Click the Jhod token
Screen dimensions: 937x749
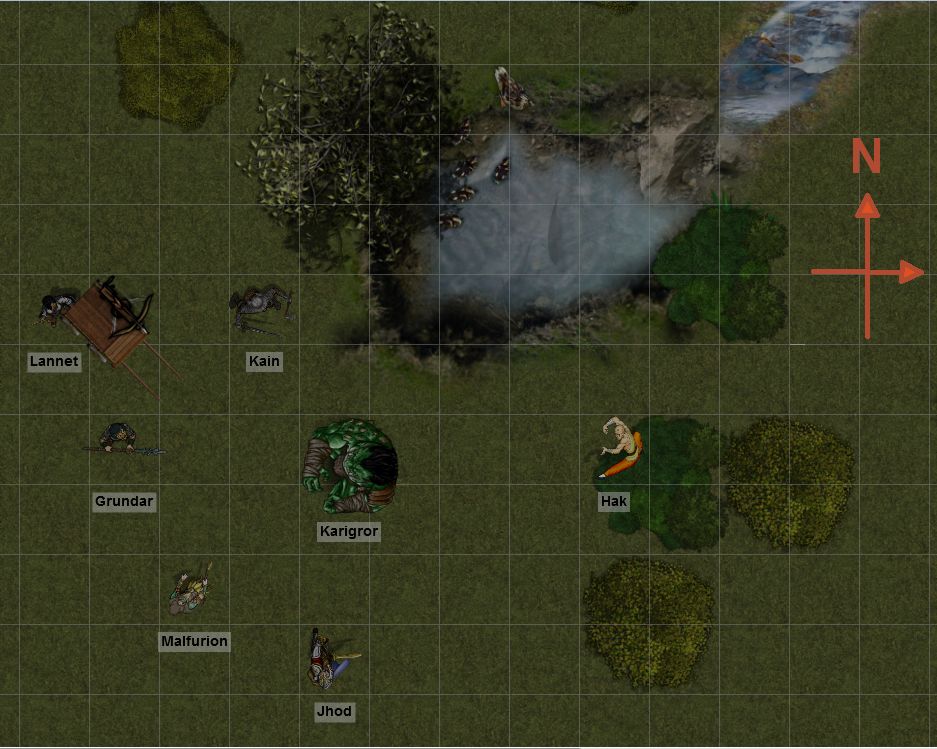[x=328, y=659]
